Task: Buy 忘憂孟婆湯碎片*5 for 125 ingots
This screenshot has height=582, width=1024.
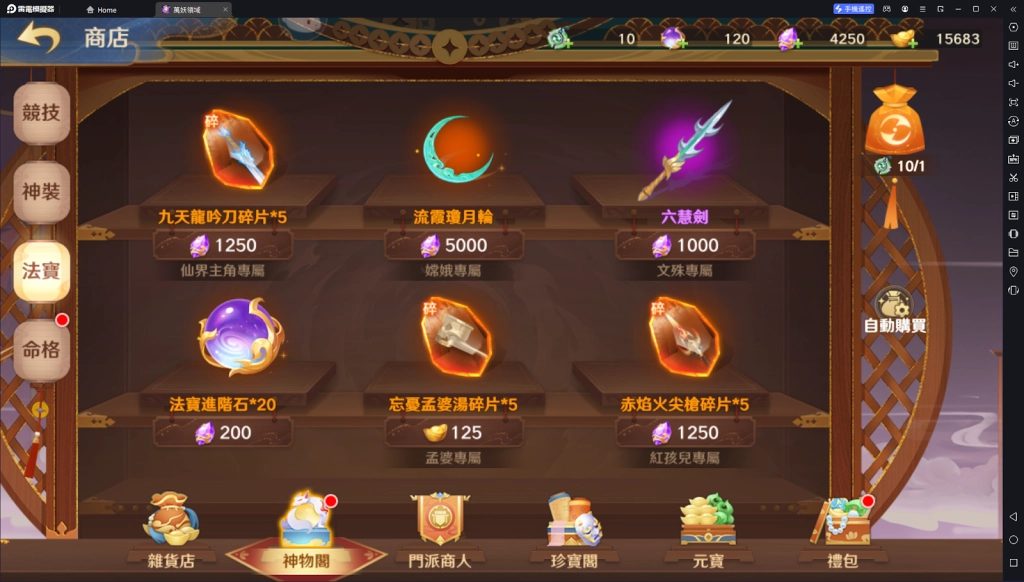Action: tap(454, 432)
